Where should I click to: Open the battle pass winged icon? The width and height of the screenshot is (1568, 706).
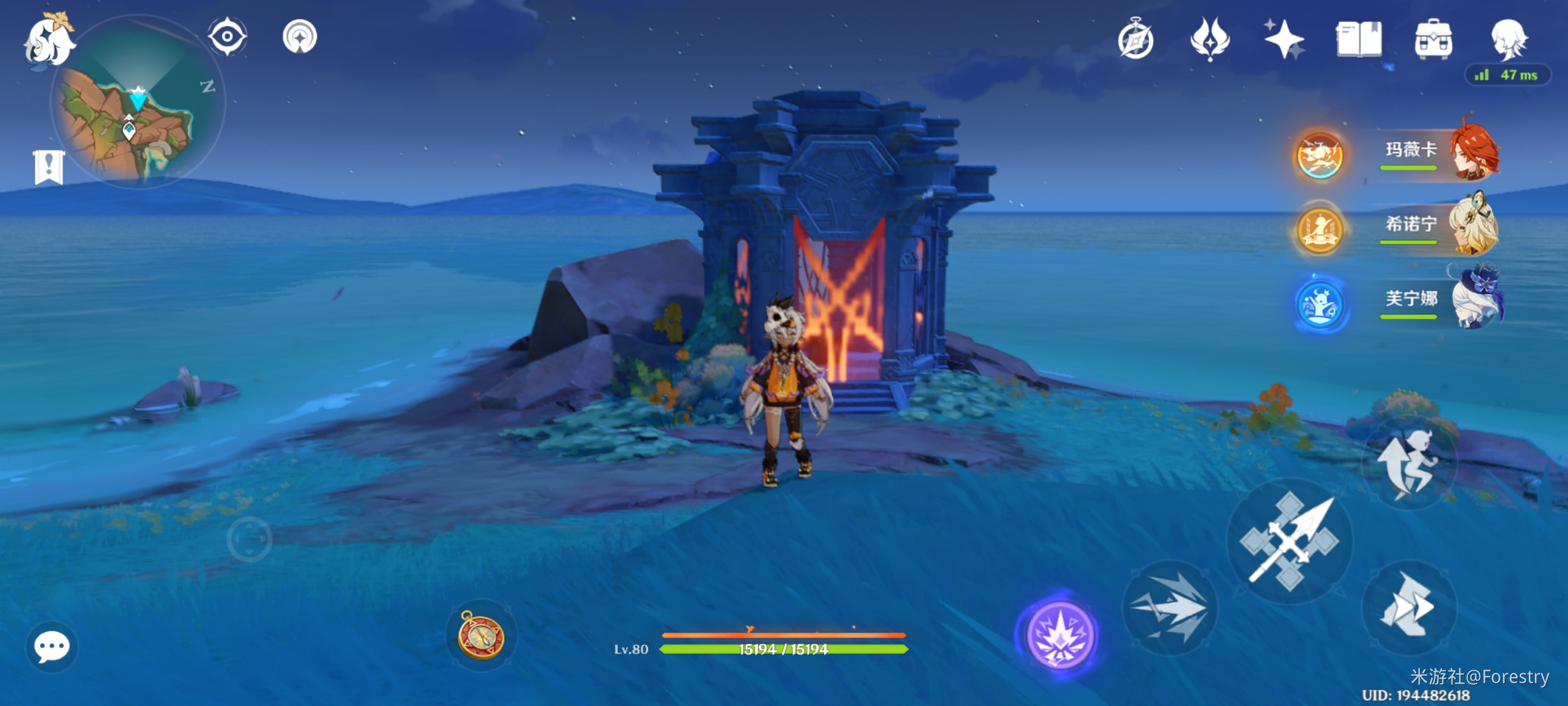1210,40
